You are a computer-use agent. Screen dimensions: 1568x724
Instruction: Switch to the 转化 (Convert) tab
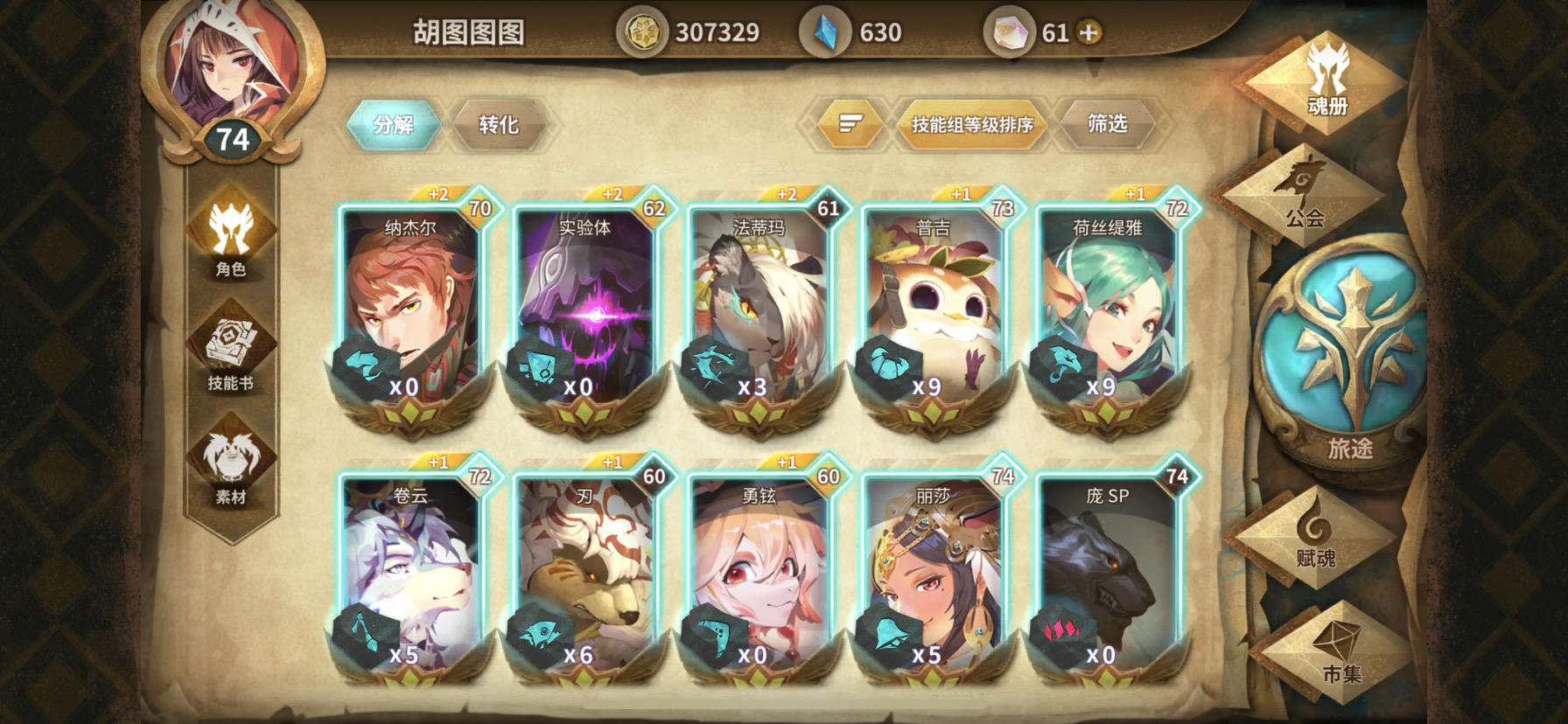500,124
